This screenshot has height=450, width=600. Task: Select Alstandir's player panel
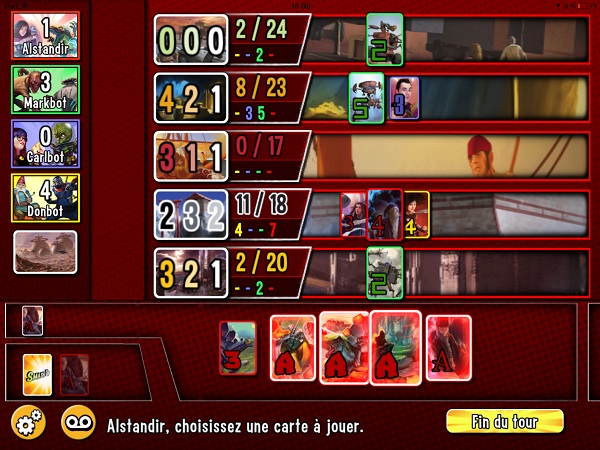coord(45,35)
